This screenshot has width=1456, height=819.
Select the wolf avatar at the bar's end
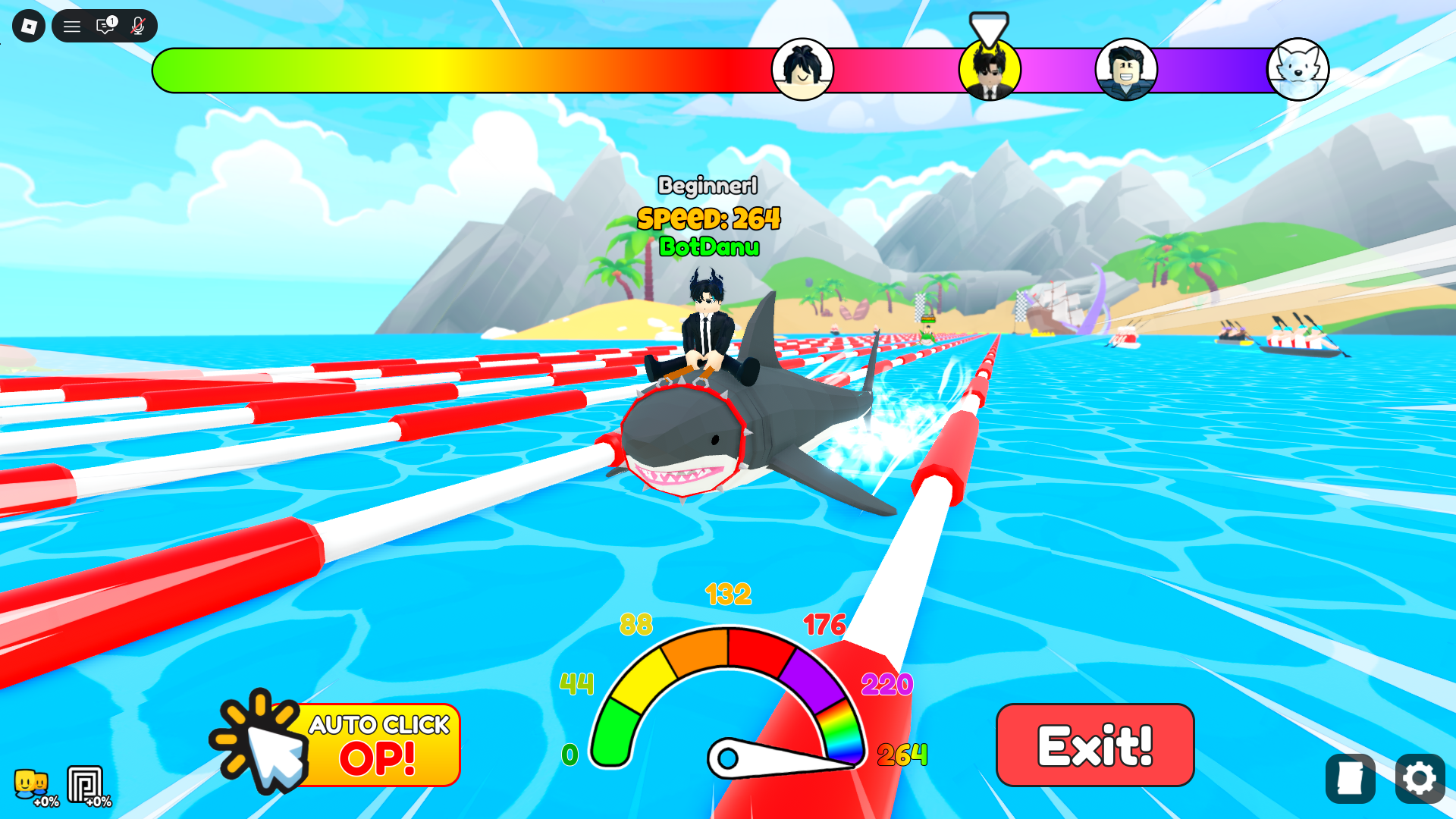coord(1298,69)
